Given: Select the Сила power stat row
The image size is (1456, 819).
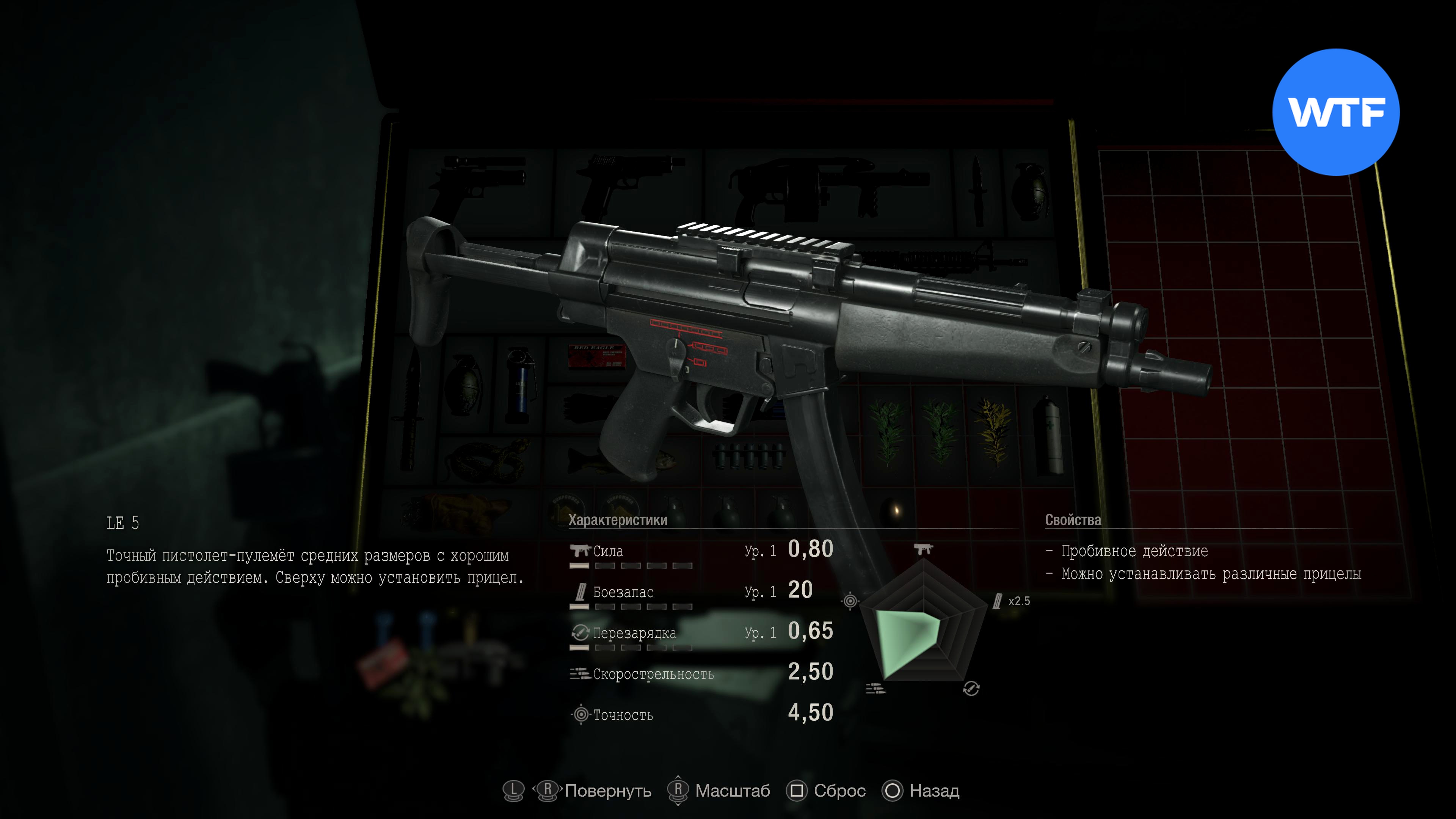Looking at the screenshot, I should pyautogui.click(x=701, y=551).
